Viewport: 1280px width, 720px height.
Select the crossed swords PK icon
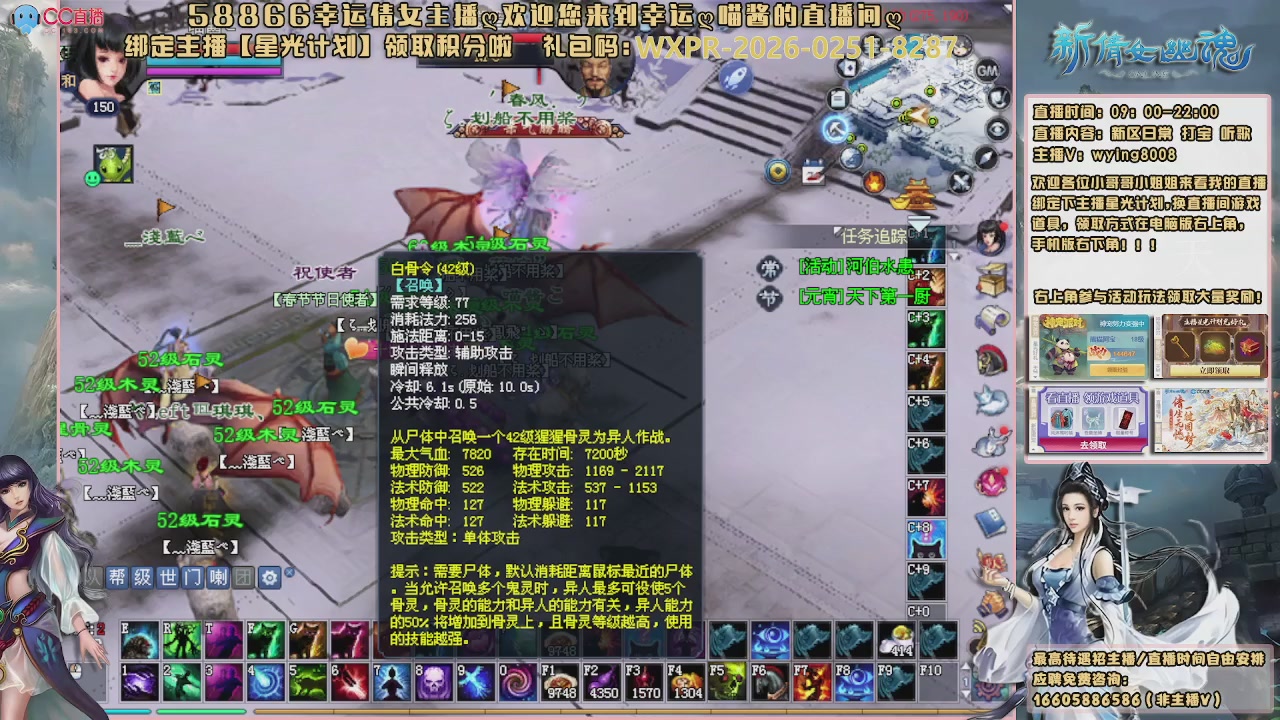pyautogui.click(x=960, y=181)
